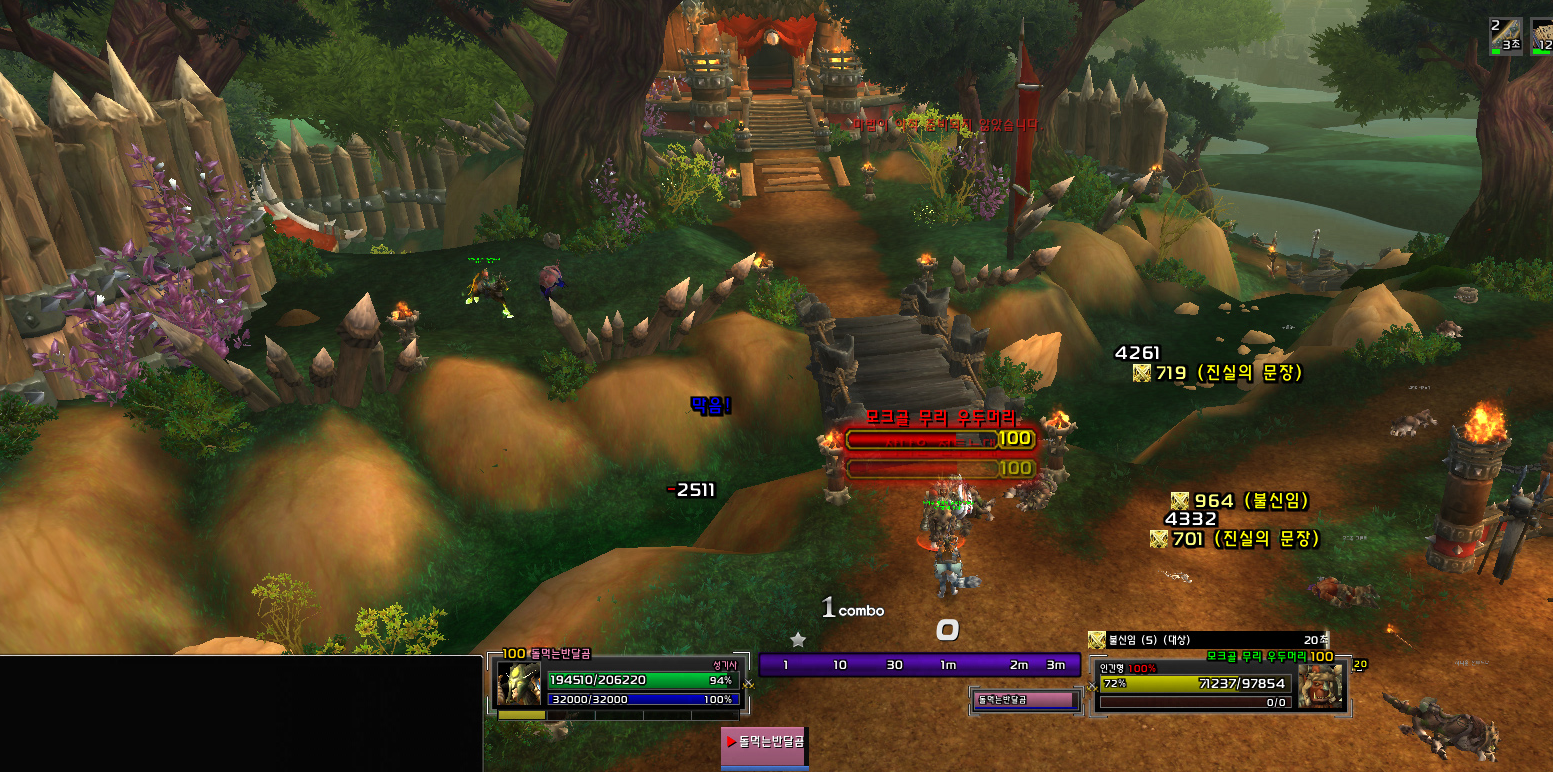Click the purple cooldown timeline bar
The width and height of the screenshot is (1553, 772).
(x=918, y=665)
